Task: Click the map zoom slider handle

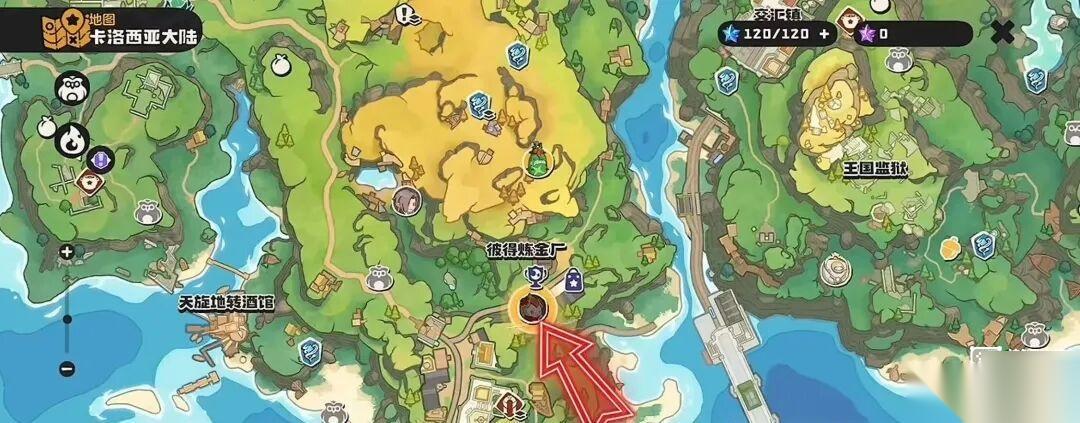Action: tap(67, 320)
